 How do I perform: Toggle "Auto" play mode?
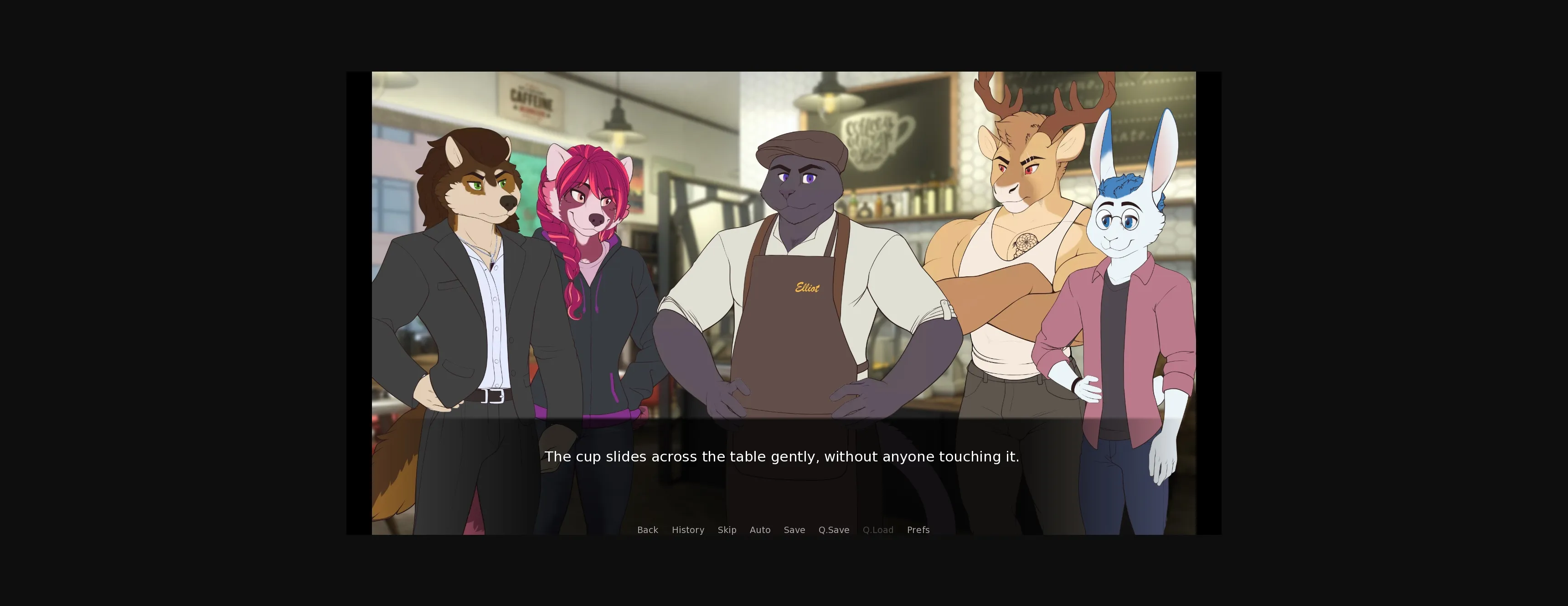760,530
